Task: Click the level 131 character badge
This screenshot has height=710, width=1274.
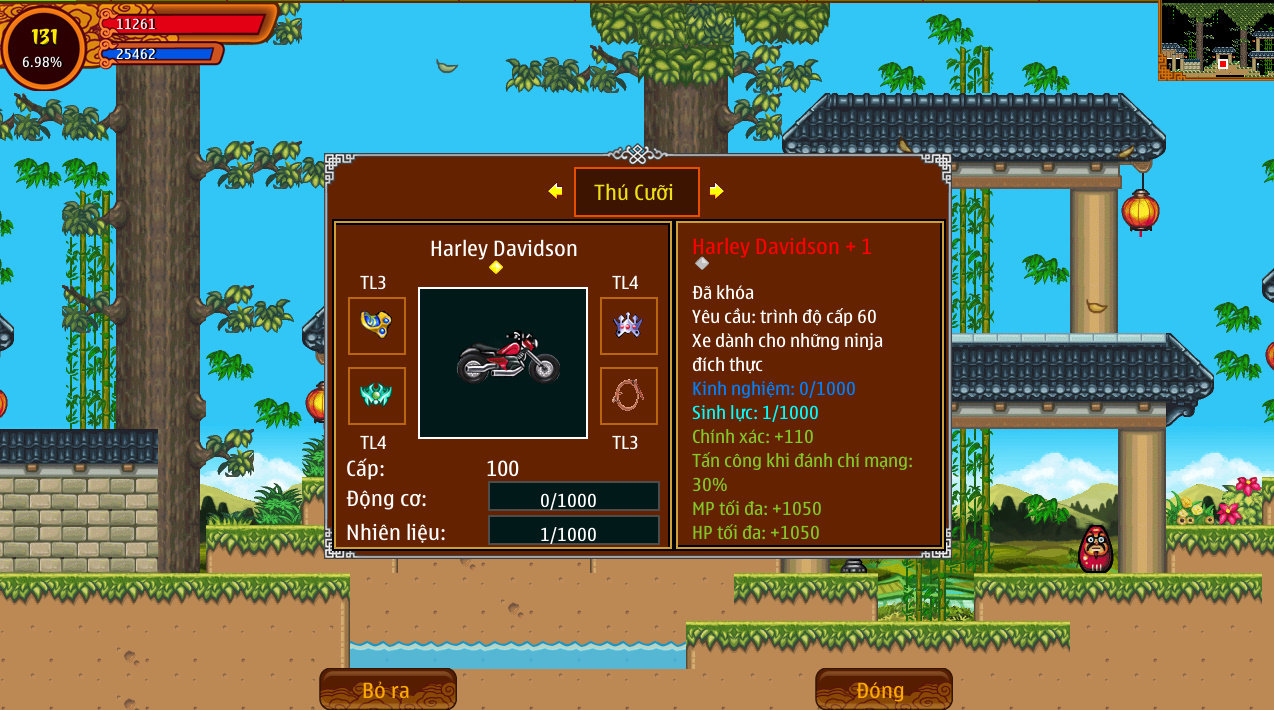Action: (44, 47)
